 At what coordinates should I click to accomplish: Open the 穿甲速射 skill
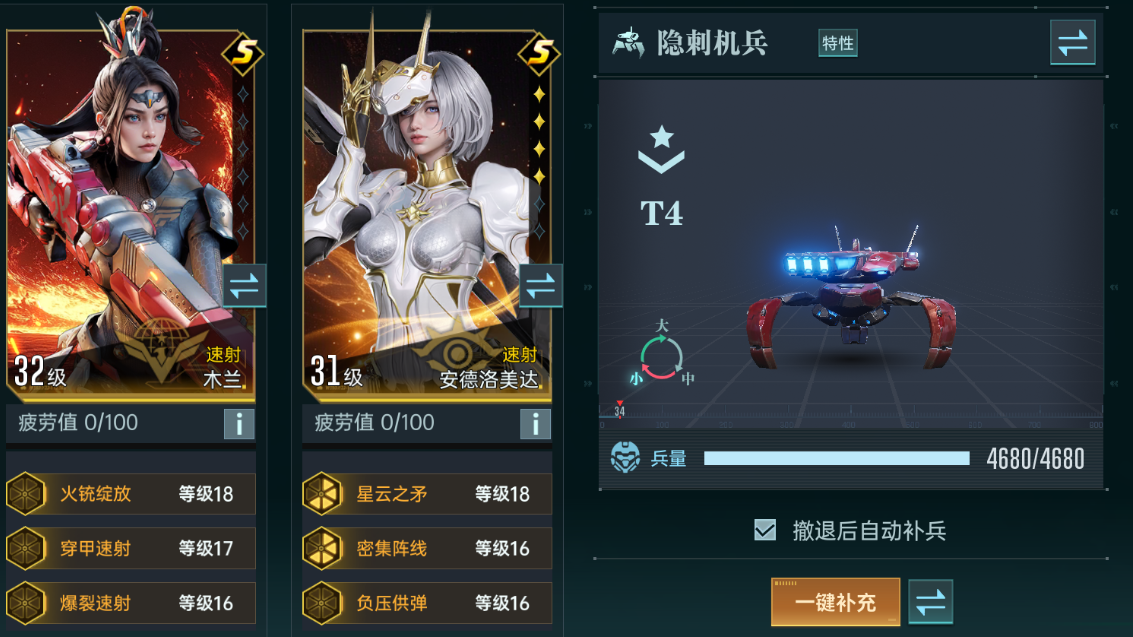point(131,548)
